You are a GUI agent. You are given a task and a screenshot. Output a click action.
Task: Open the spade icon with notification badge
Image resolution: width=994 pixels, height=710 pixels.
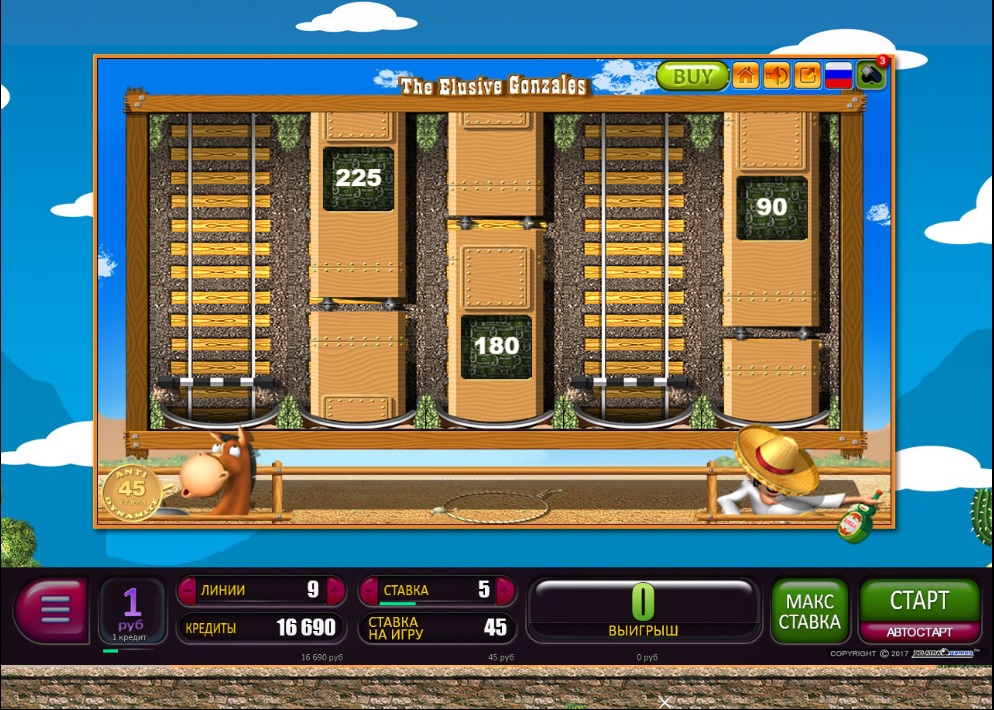tap(870, 76)
